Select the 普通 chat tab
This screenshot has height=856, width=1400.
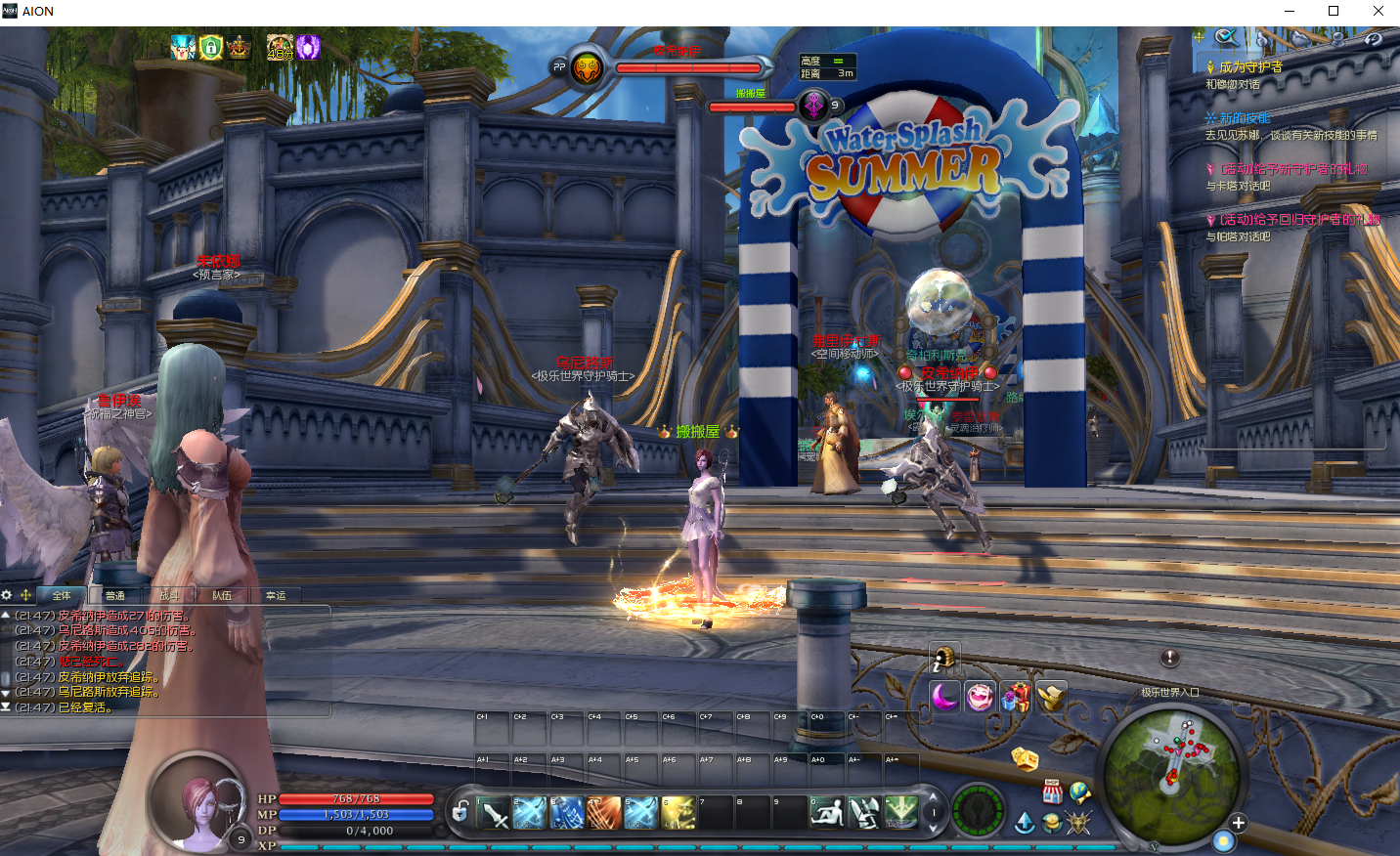(x=115, y=595)
